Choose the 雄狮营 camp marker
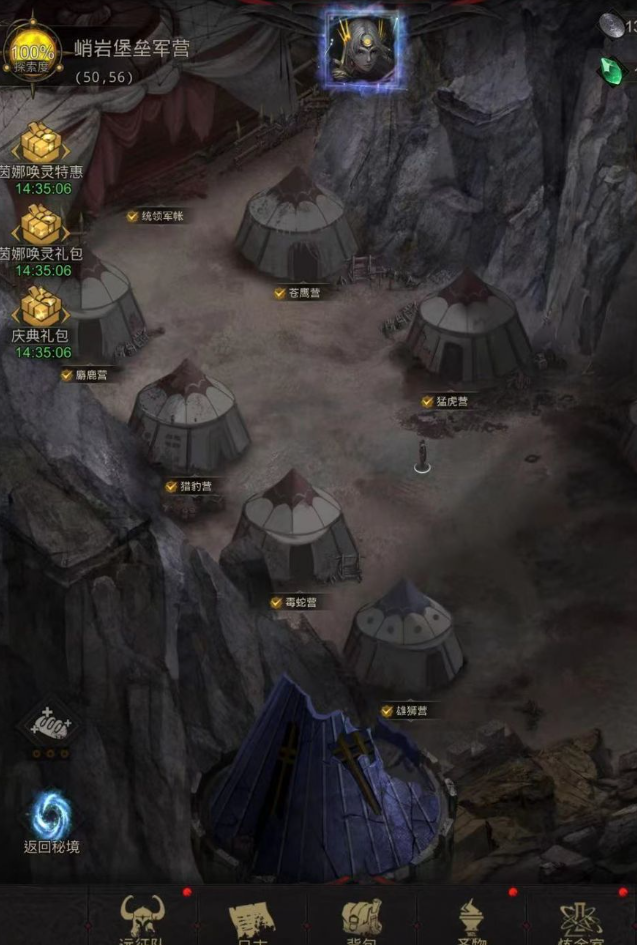 (x=404, y=711)
